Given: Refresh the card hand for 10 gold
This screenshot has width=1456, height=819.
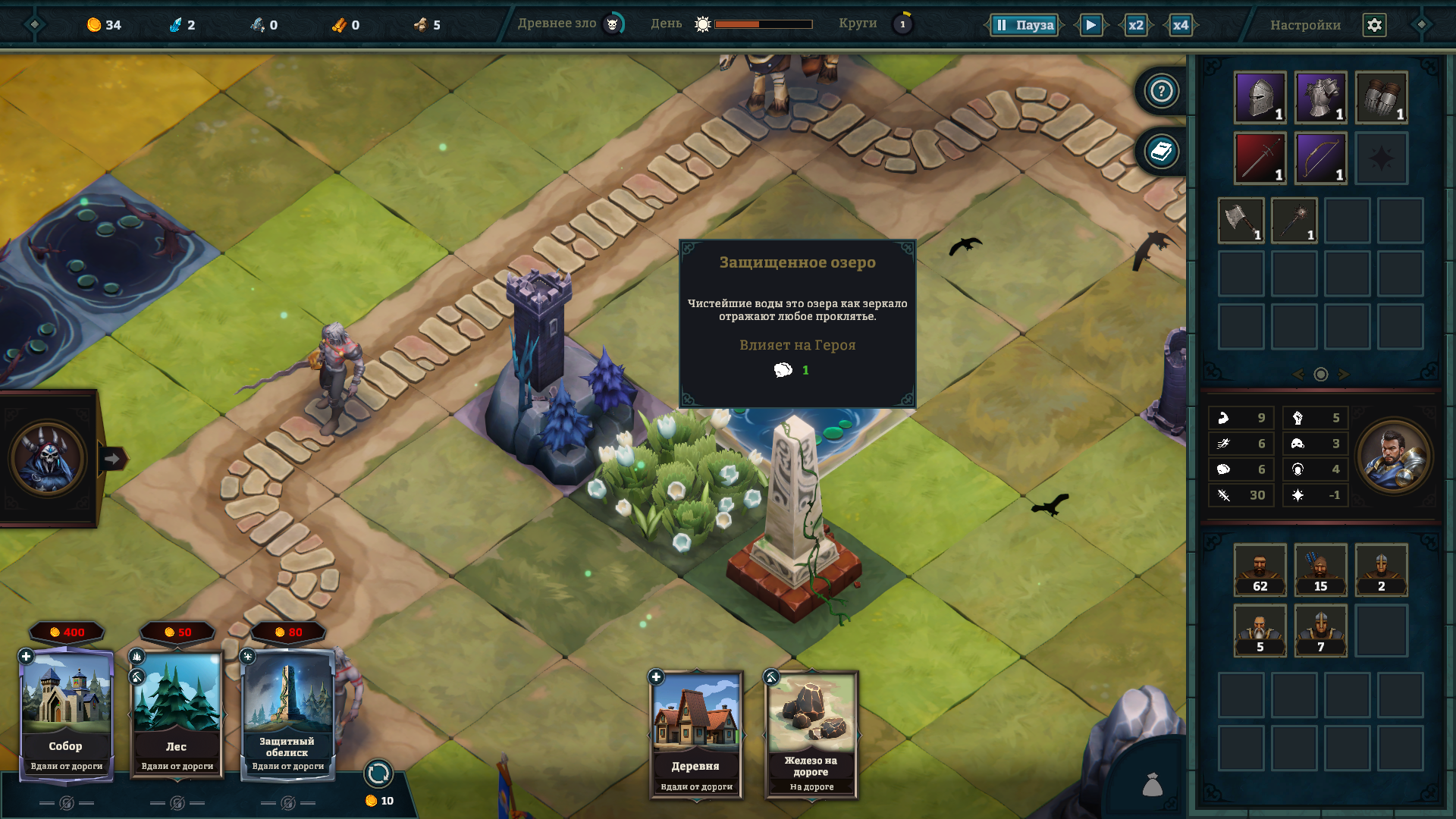Looking at the screenshot, I should click(378, 774).
